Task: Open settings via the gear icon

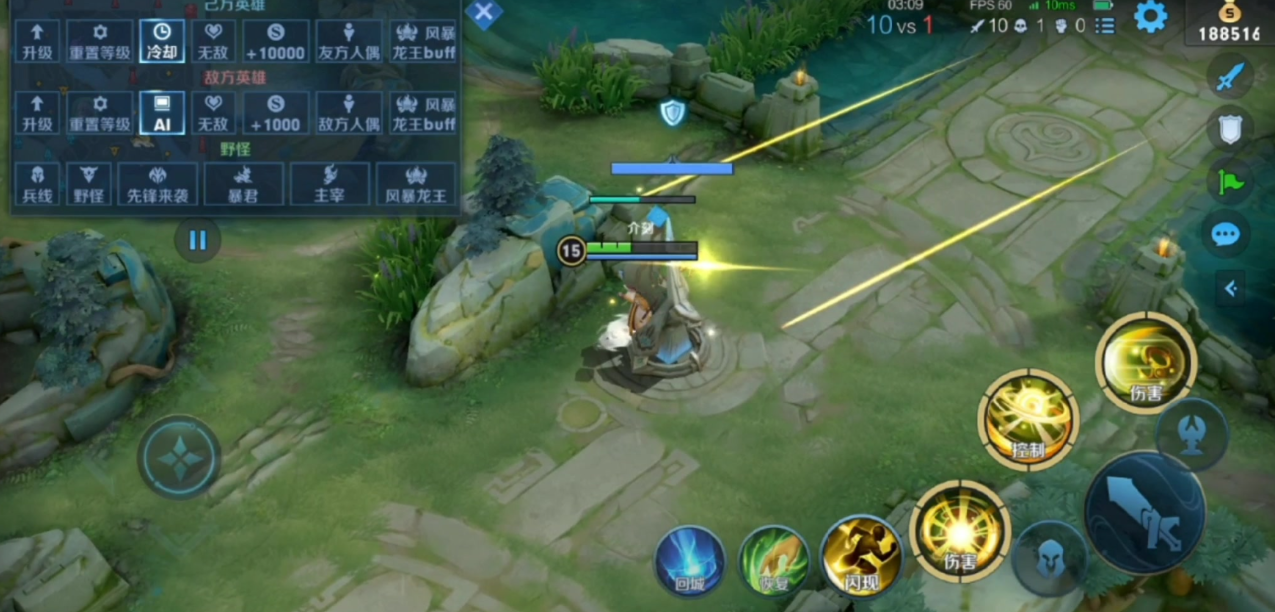Action: pos(1151,17)
